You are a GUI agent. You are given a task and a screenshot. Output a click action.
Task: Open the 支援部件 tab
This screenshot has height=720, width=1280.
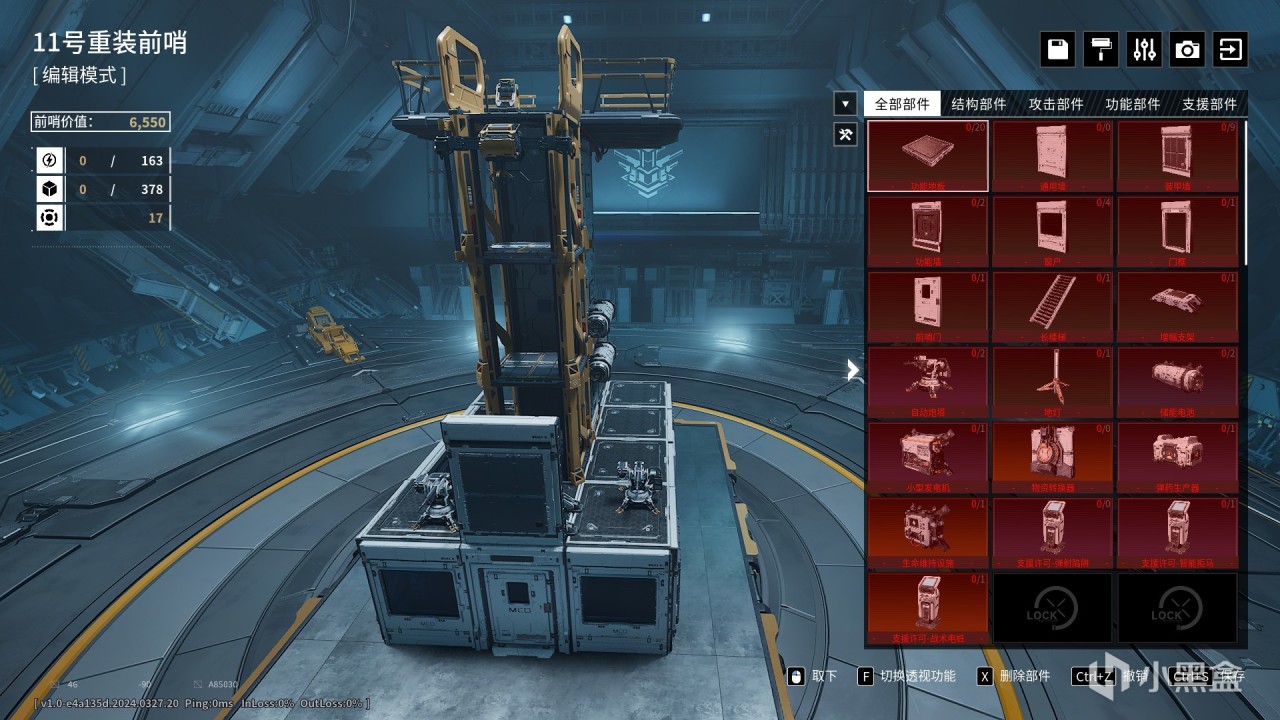click(x=1209, y=104)
